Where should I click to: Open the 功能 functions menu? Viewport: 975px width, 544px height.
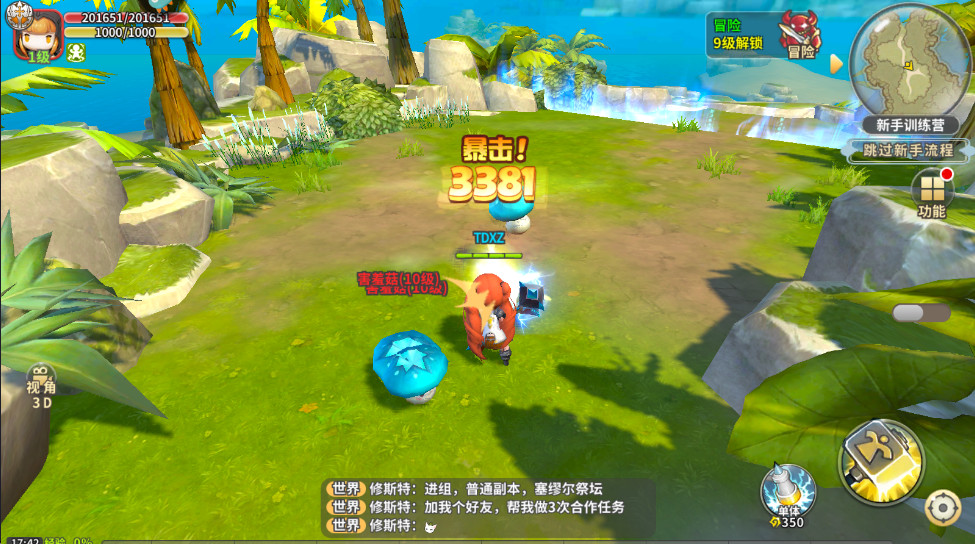931,193
